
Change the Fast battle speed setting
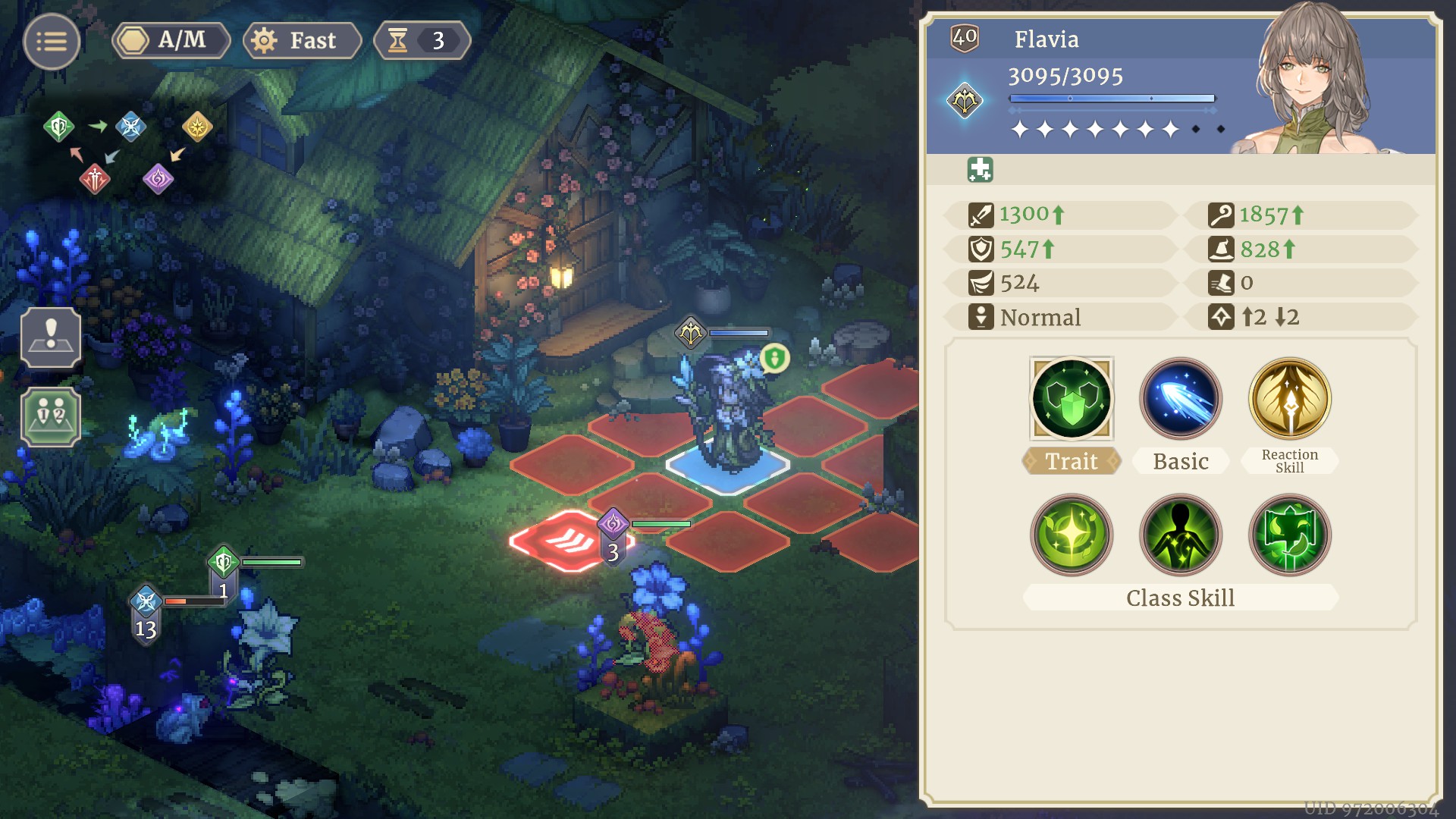[x=302, y=40]
